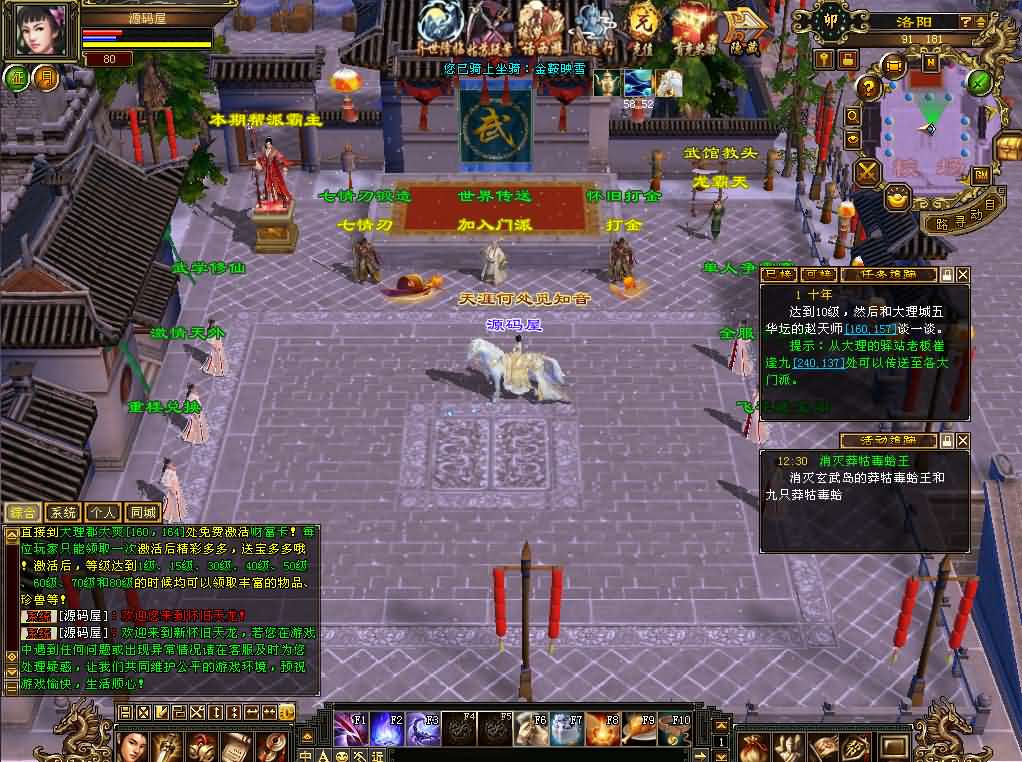Click the player portrait in top-left corner
The image size is (1022, 762).
tap(42, 30)
